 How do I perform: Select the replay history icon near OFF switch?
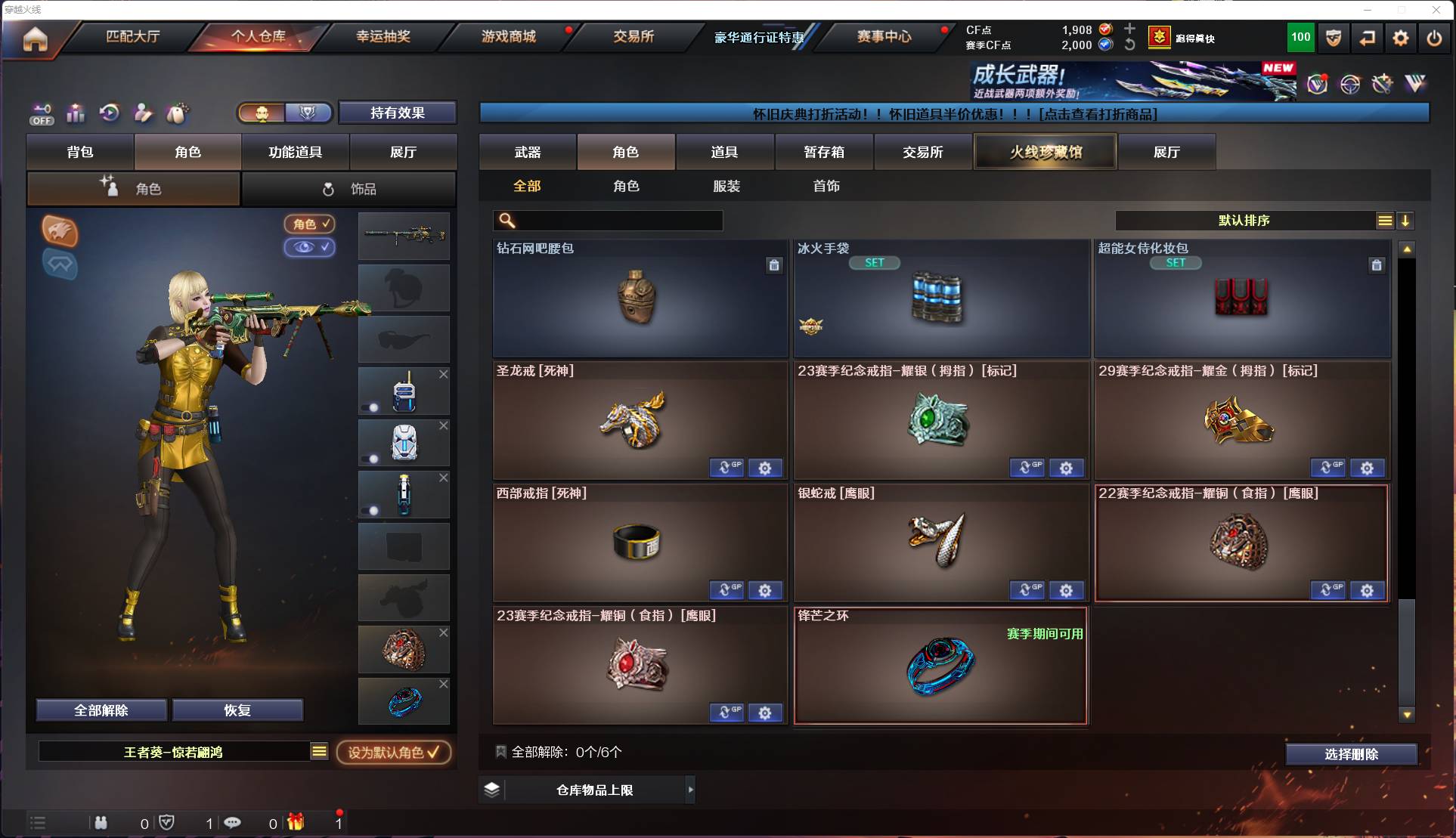[109, 113]
